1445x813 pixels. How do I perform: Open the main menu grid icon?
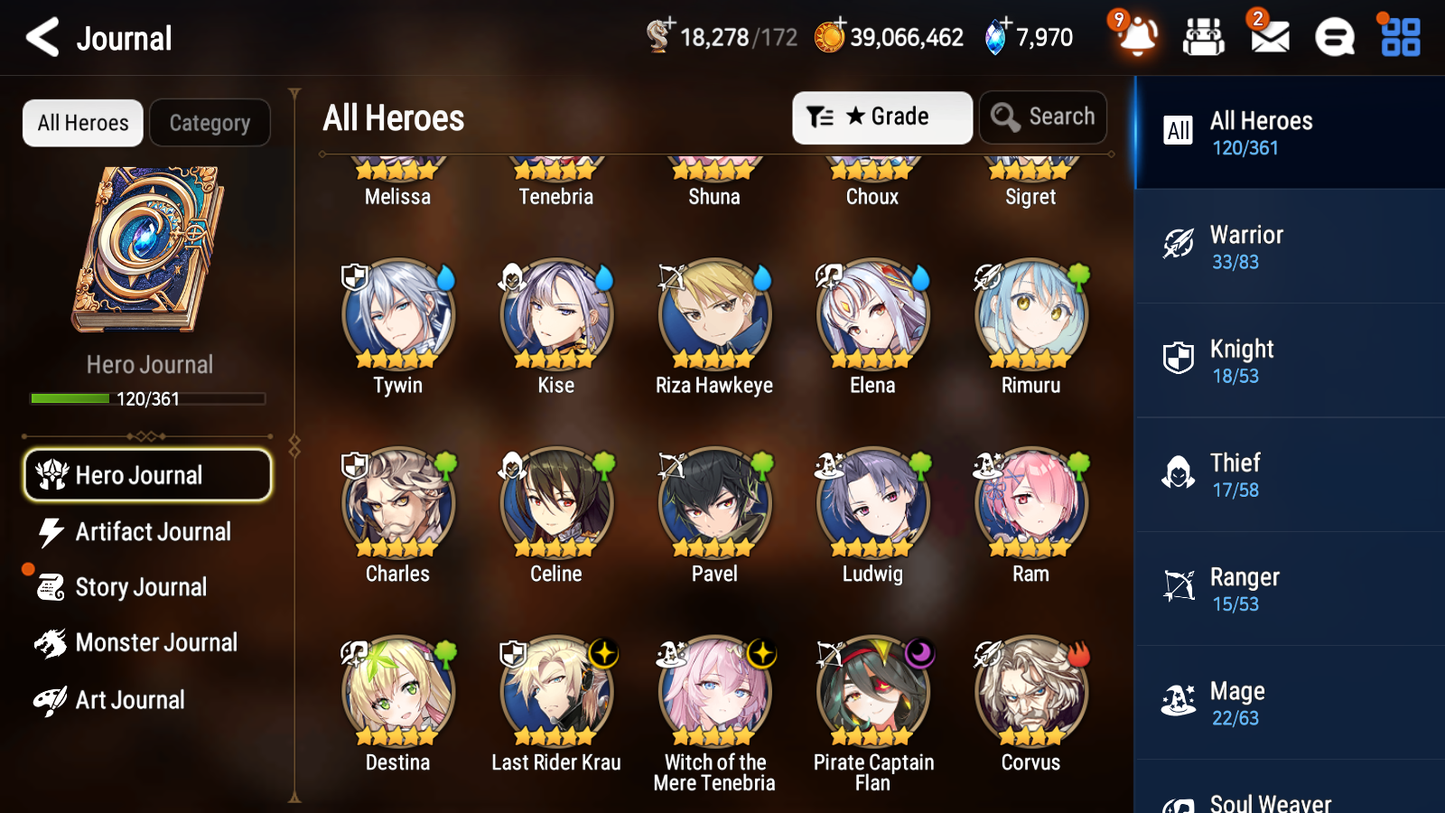(1399, 36)
